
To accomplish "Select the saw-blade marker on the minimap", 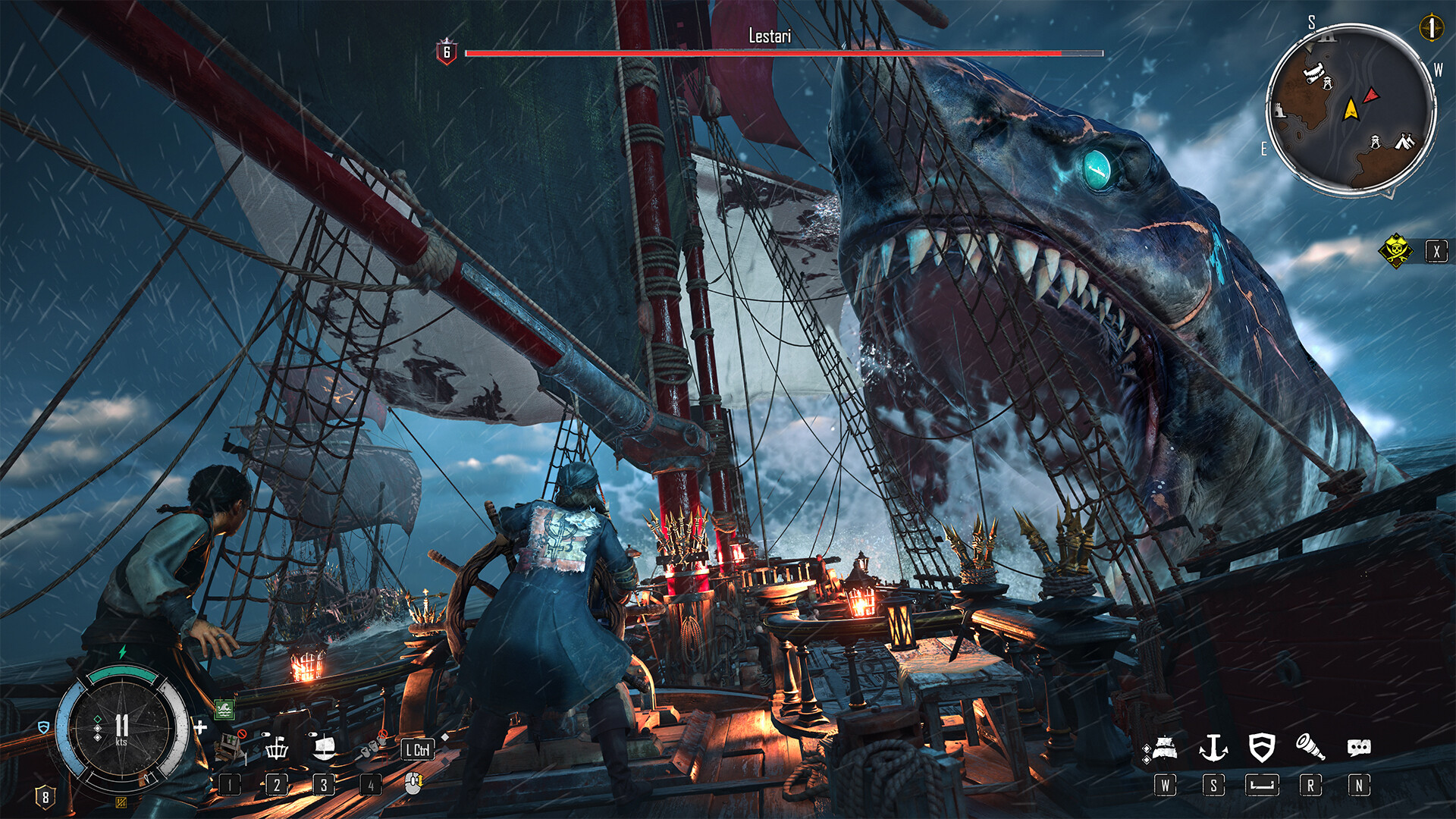I will tap(1313, 73).
